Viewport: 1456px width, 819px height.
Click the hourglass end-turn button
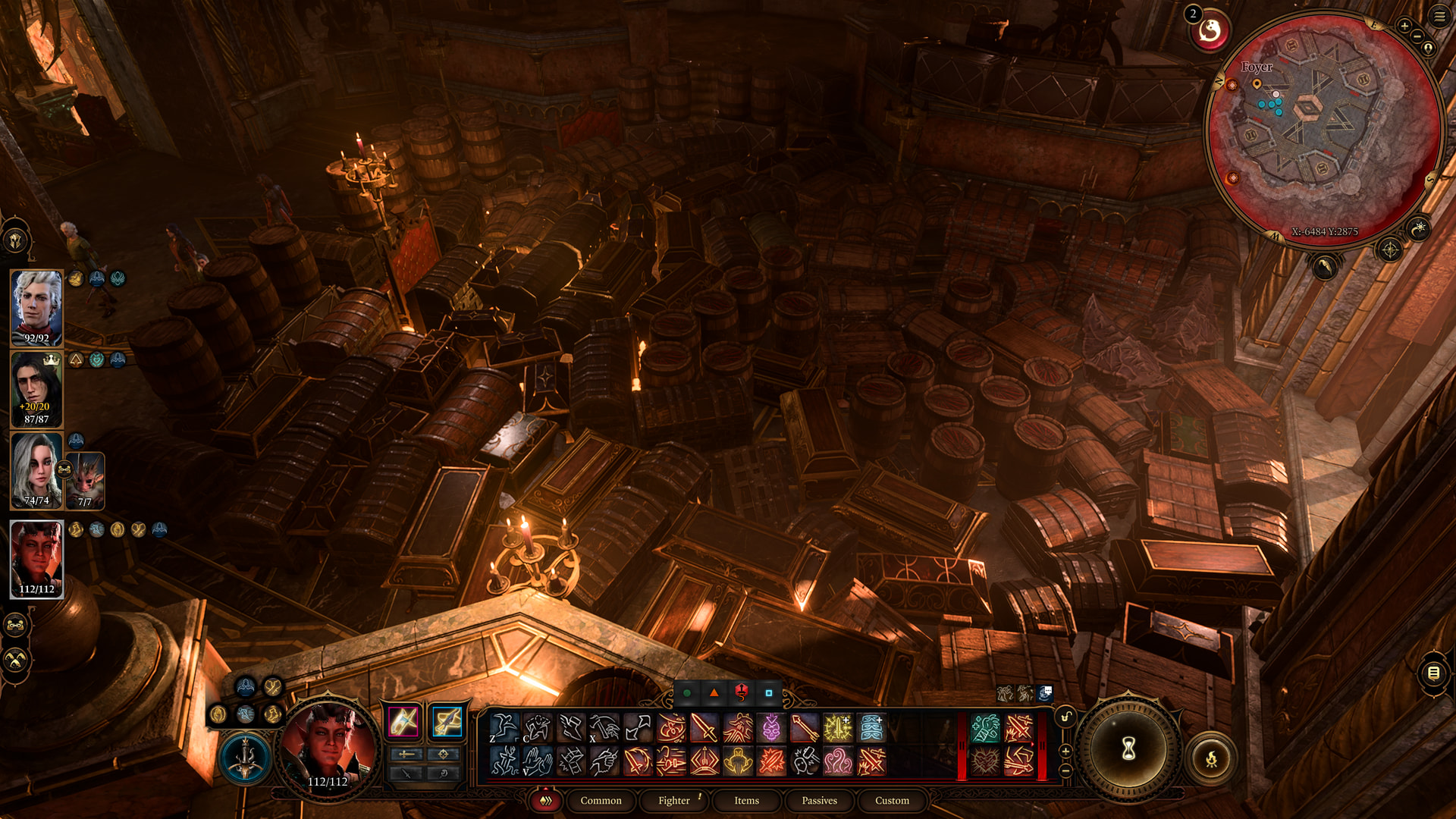[x=1128, y=750]
